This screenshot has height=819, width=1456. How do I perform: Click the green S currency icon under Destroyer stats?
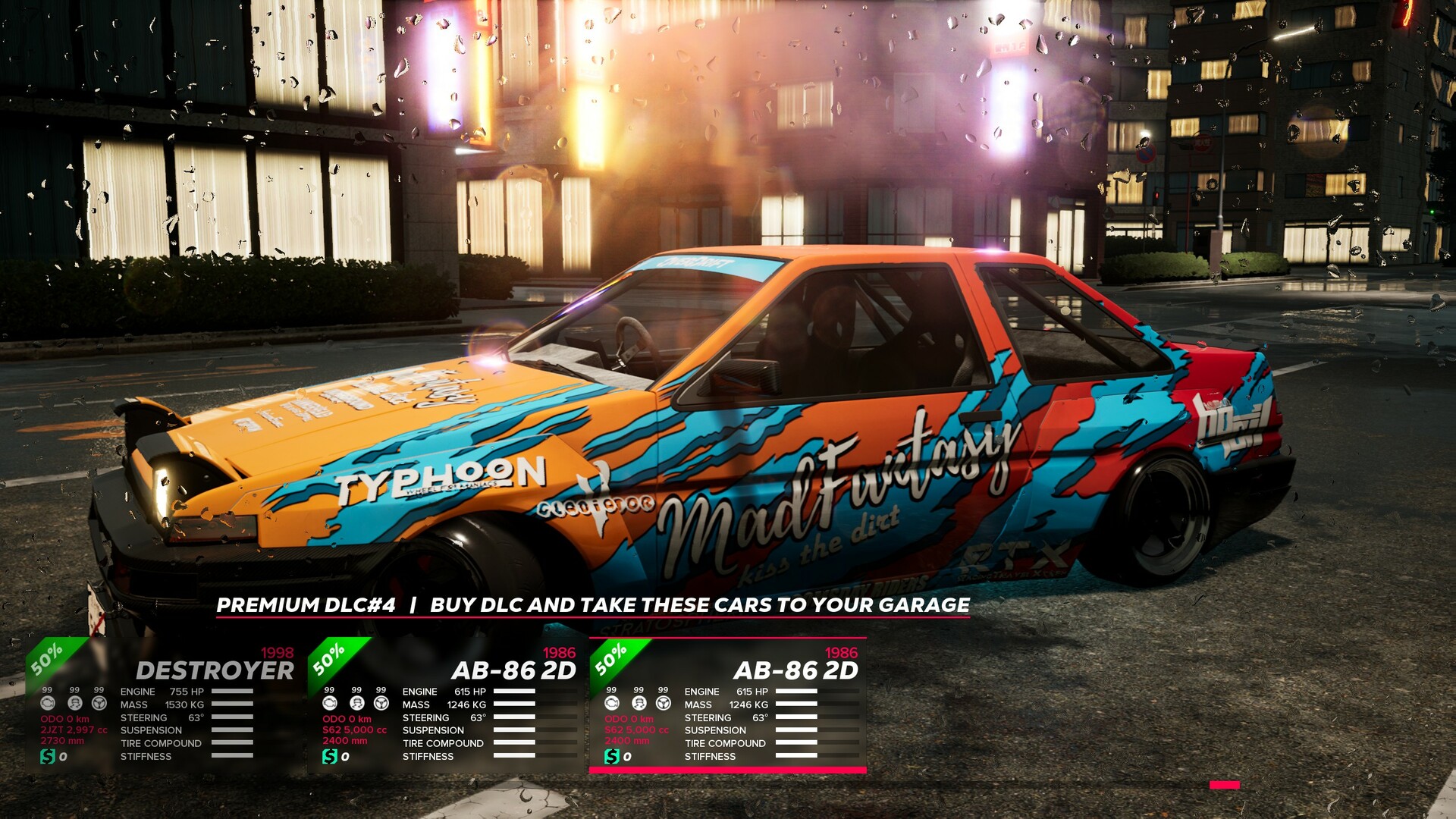[47, 756]
